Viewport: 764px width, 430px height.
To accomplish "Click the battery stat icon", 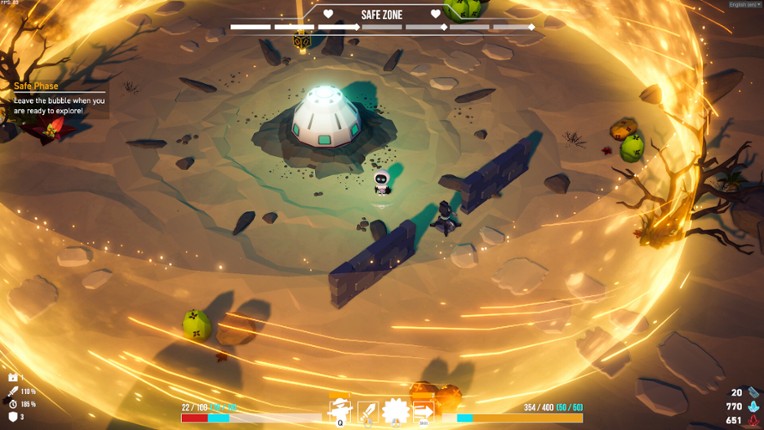I will point(13,378).
